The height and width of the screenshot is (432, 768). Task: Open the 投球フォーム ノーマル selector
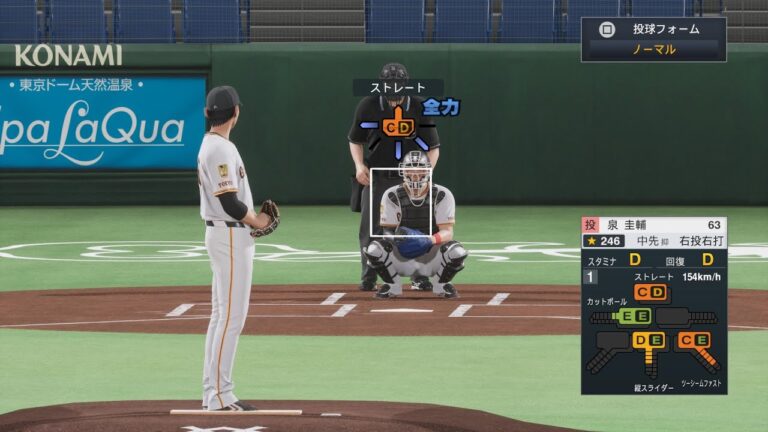[654, 40]
